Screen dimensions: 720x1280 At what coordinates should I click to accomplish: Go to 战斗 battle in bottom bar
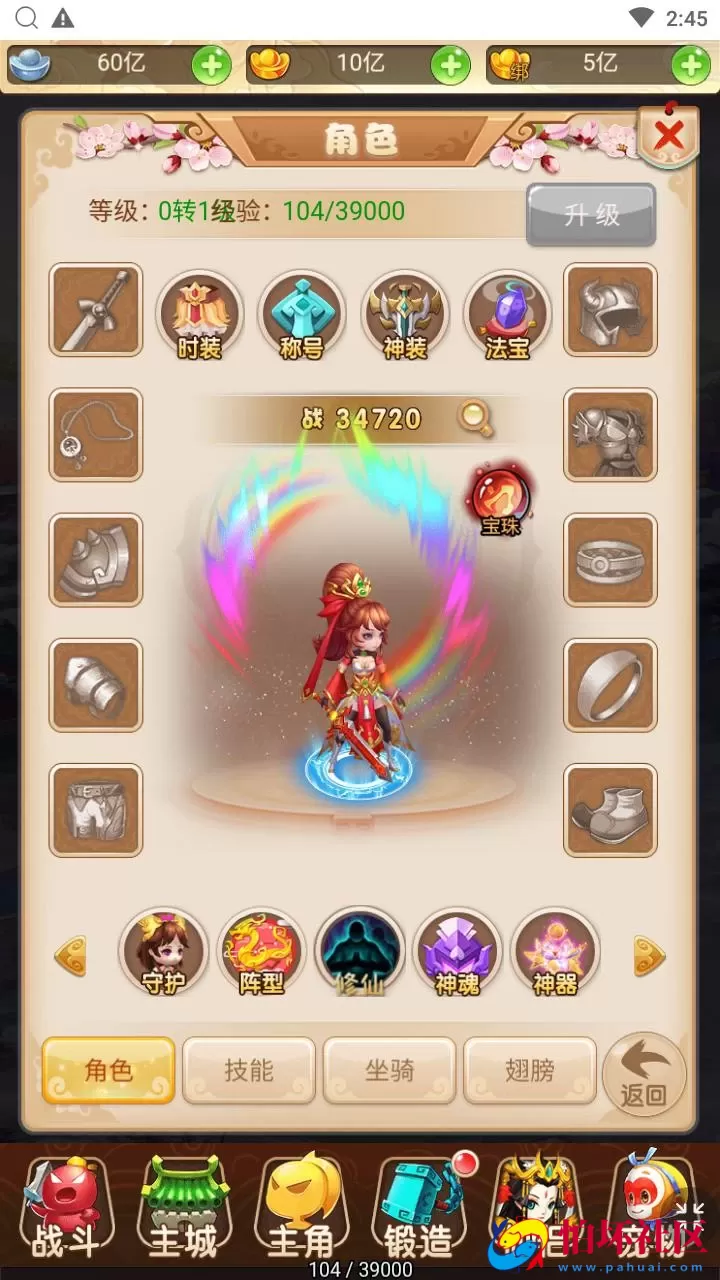(x=66, y=1213)
